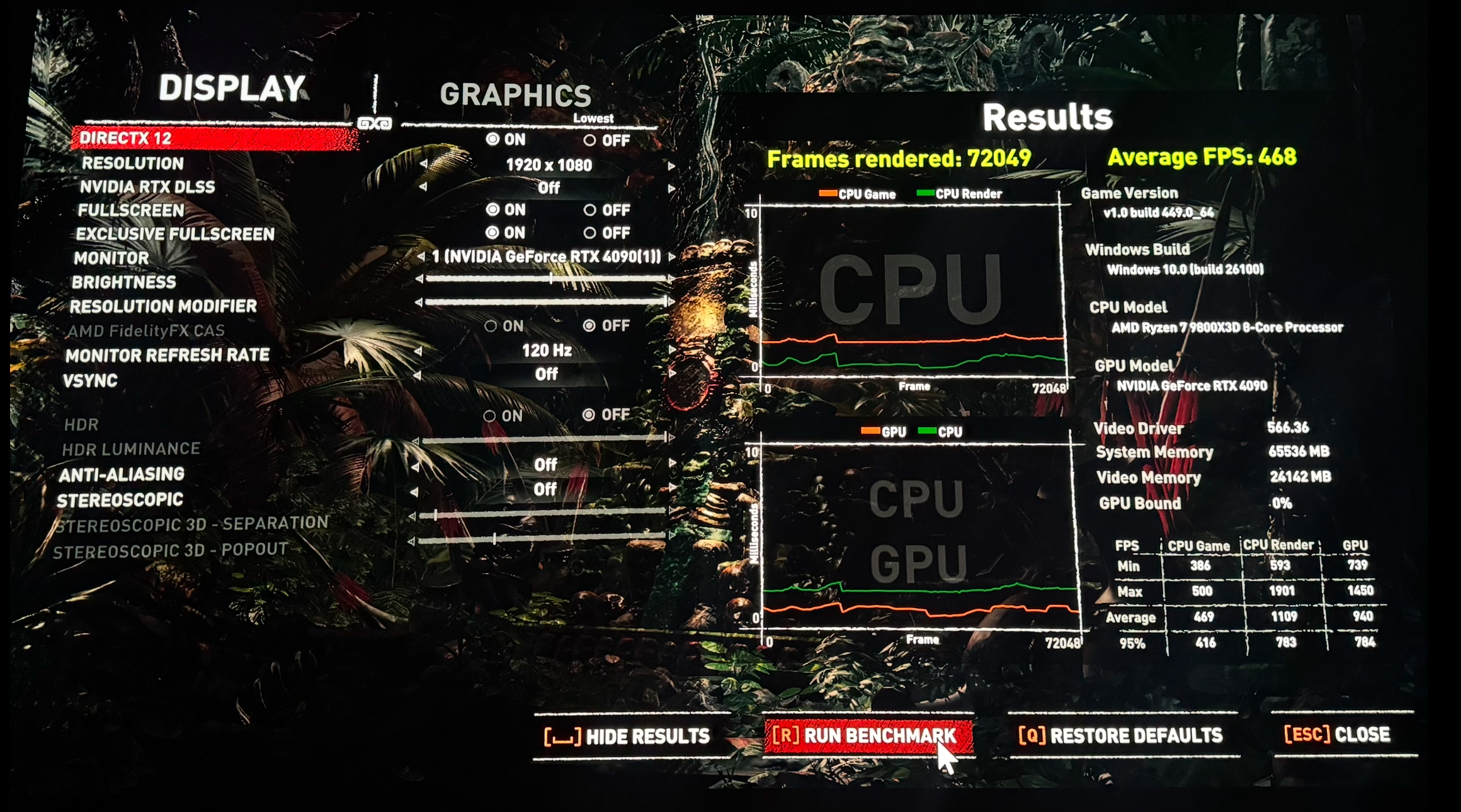The width and height of the screenshot is (1461, 812).
Task: Increase resolution with the right arrow
Action: [671, 166]
